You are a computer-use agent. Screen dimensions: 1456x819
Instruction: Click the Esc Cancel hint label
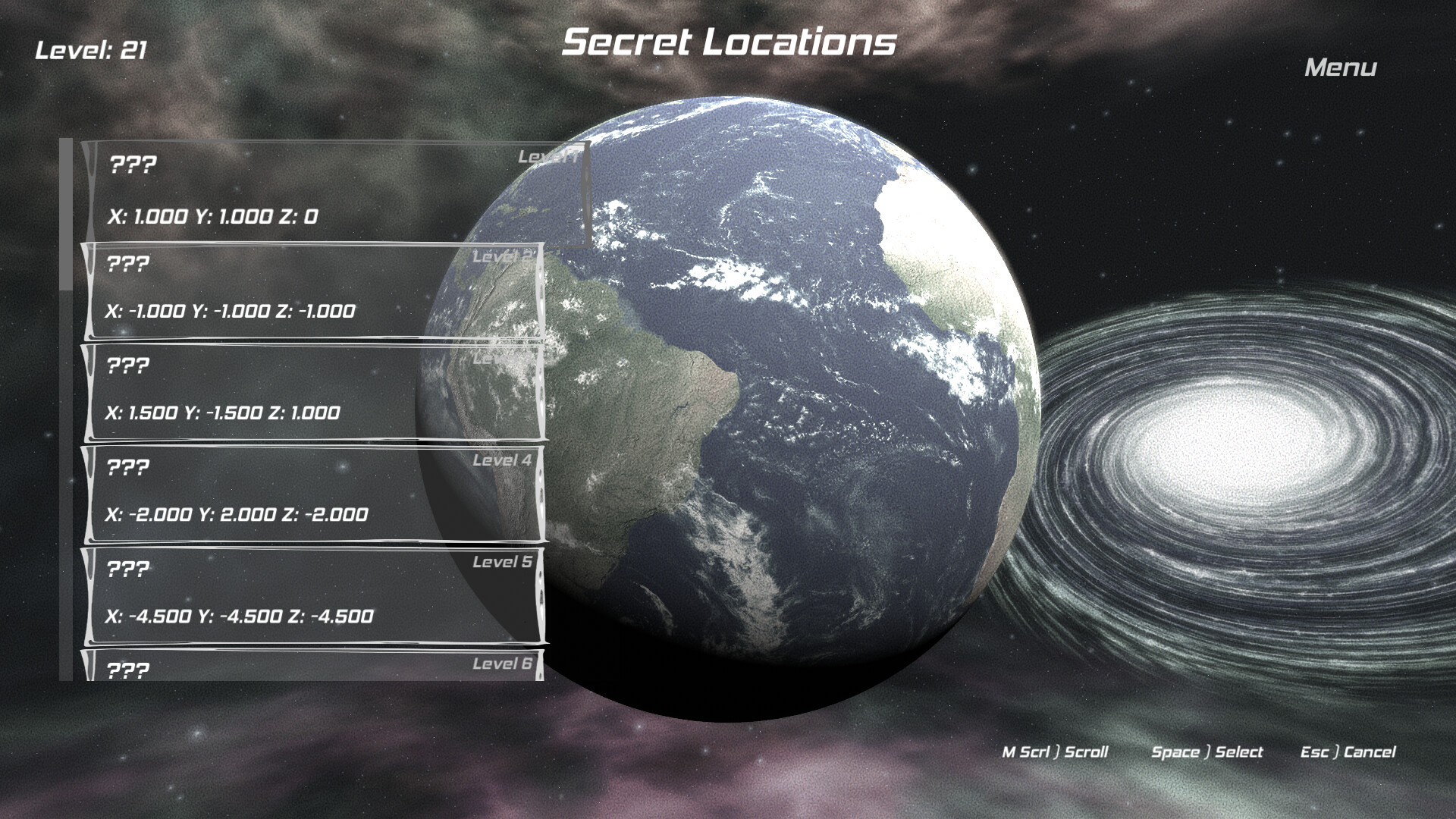(1349, 752)
